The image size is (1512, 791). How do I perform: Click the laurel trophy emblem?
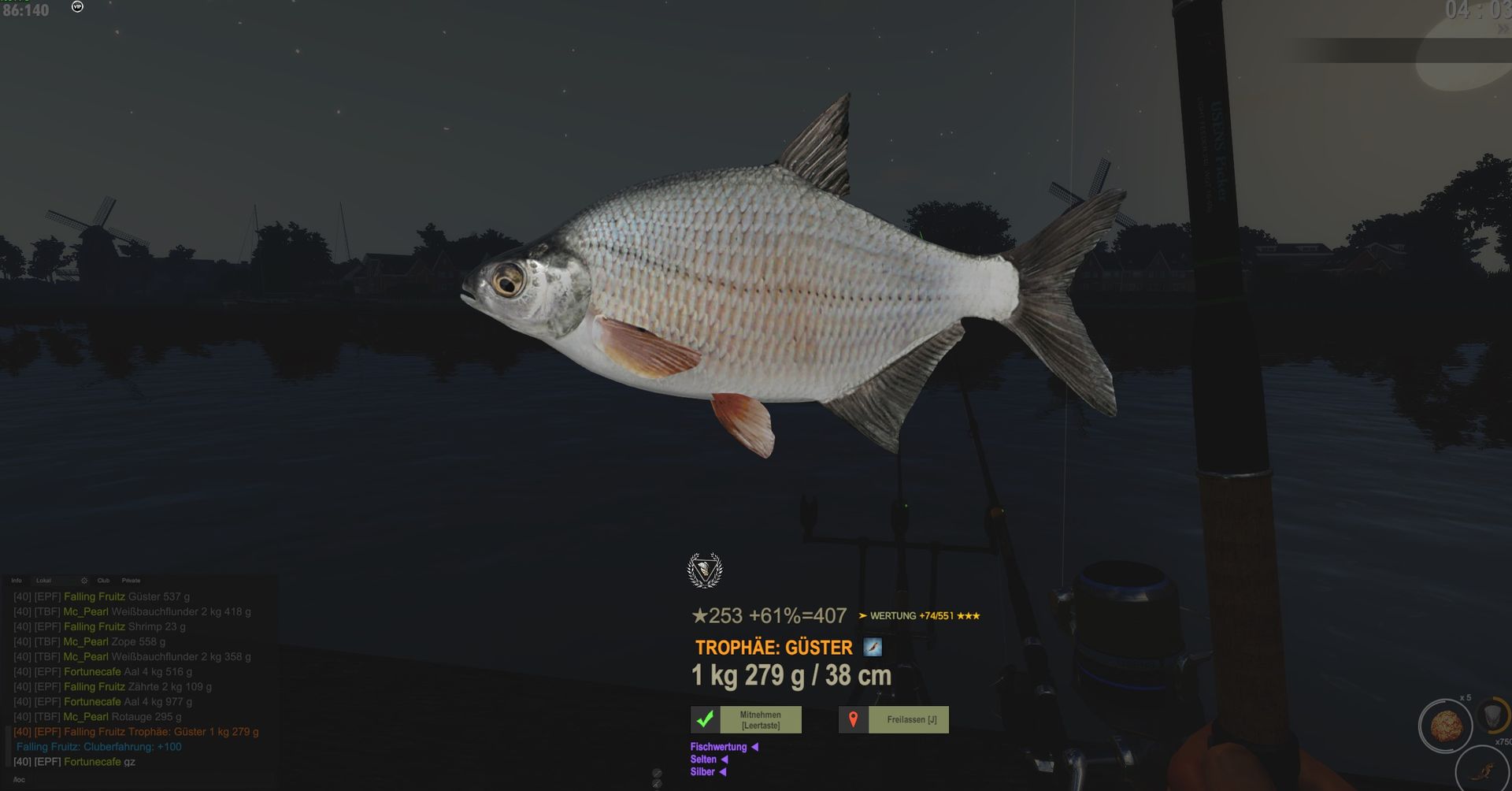tap(704, 570)
